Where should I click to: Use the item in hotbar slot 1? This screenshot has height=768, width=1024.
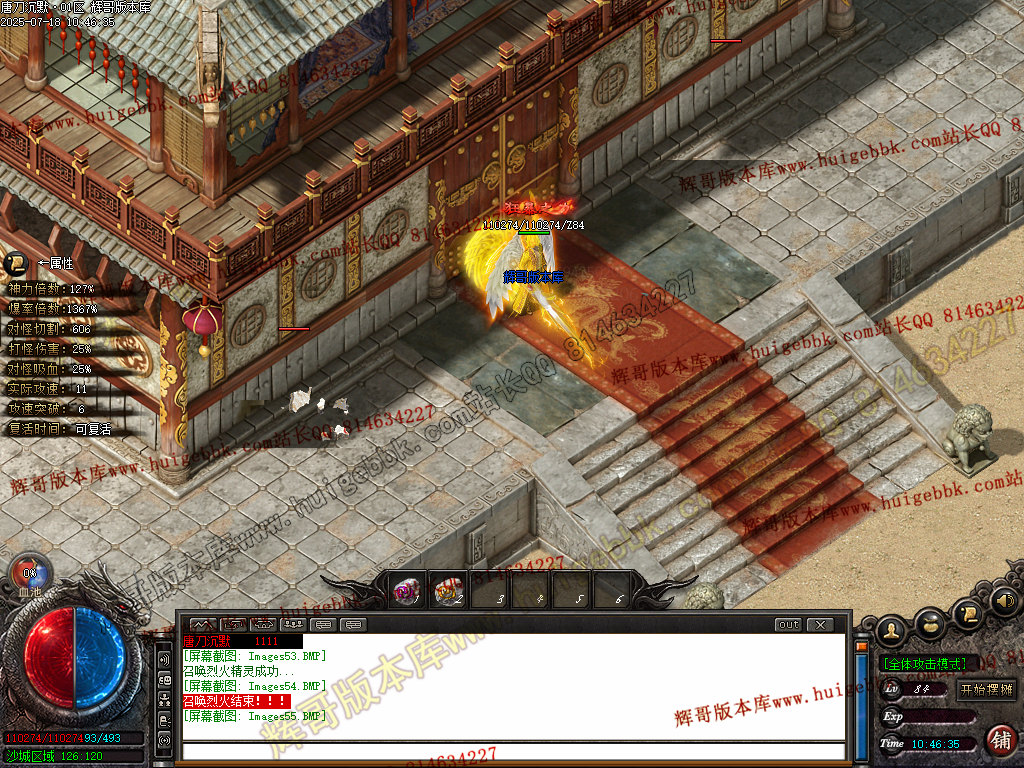[406, 591]
